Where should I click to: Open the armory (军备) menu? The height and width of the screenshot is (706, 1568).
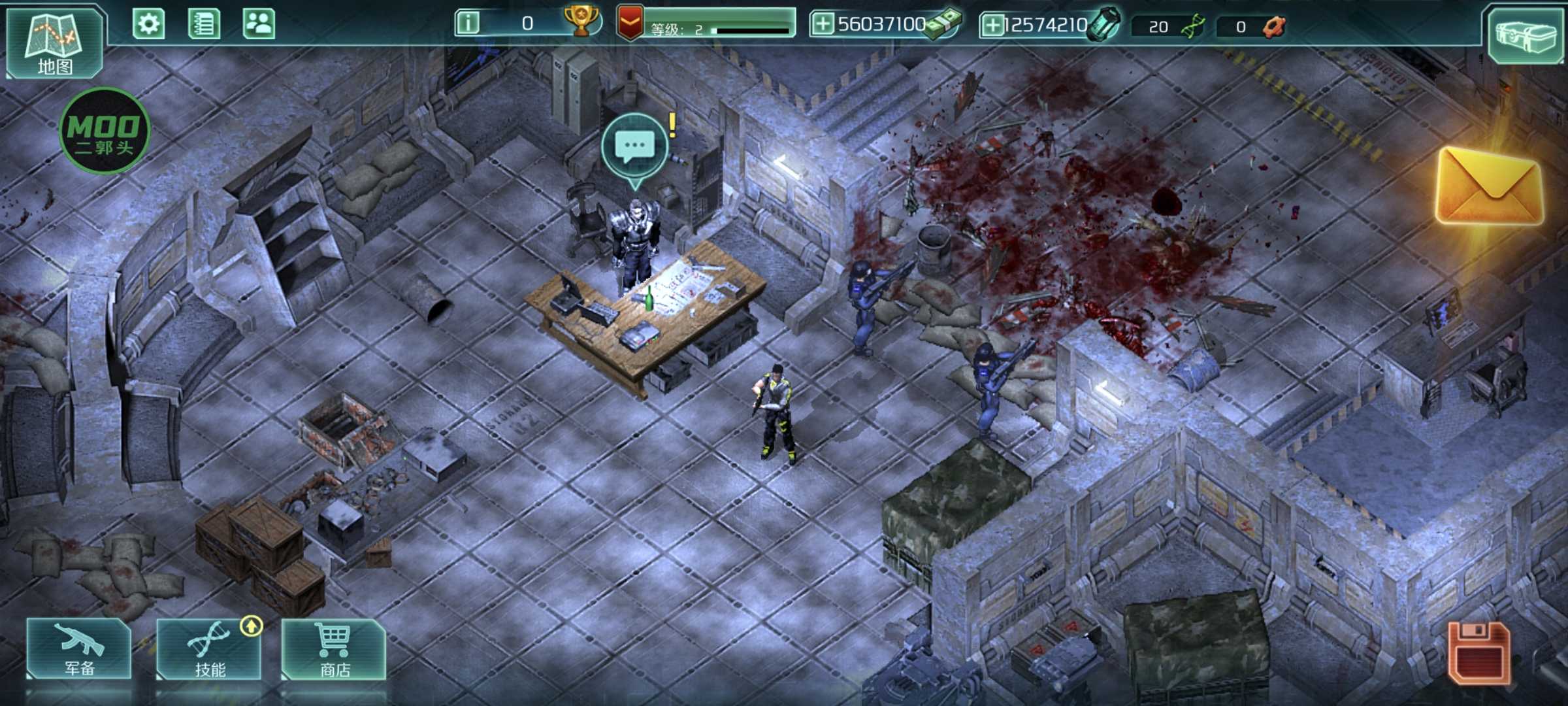79,649
